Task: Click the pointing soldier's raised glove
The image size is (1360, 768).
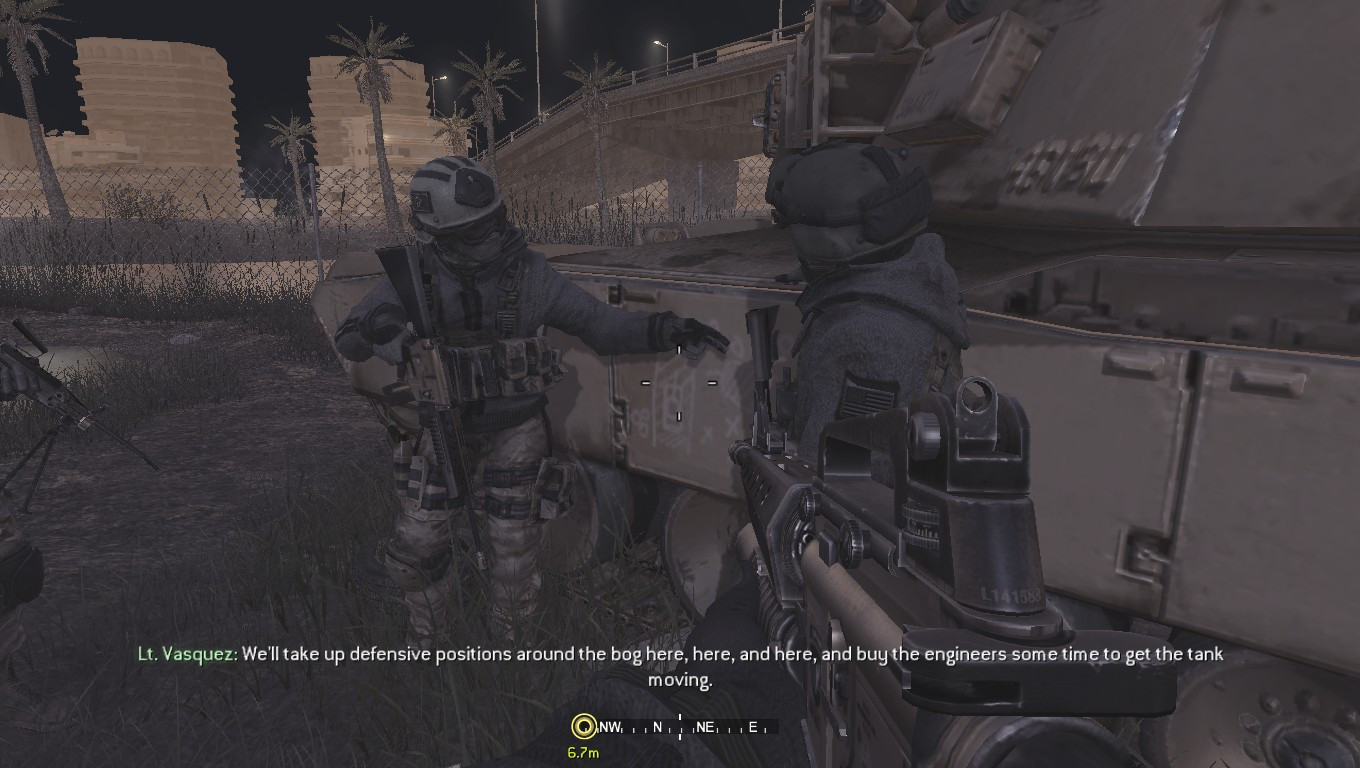Action: (x=690, y=330)
